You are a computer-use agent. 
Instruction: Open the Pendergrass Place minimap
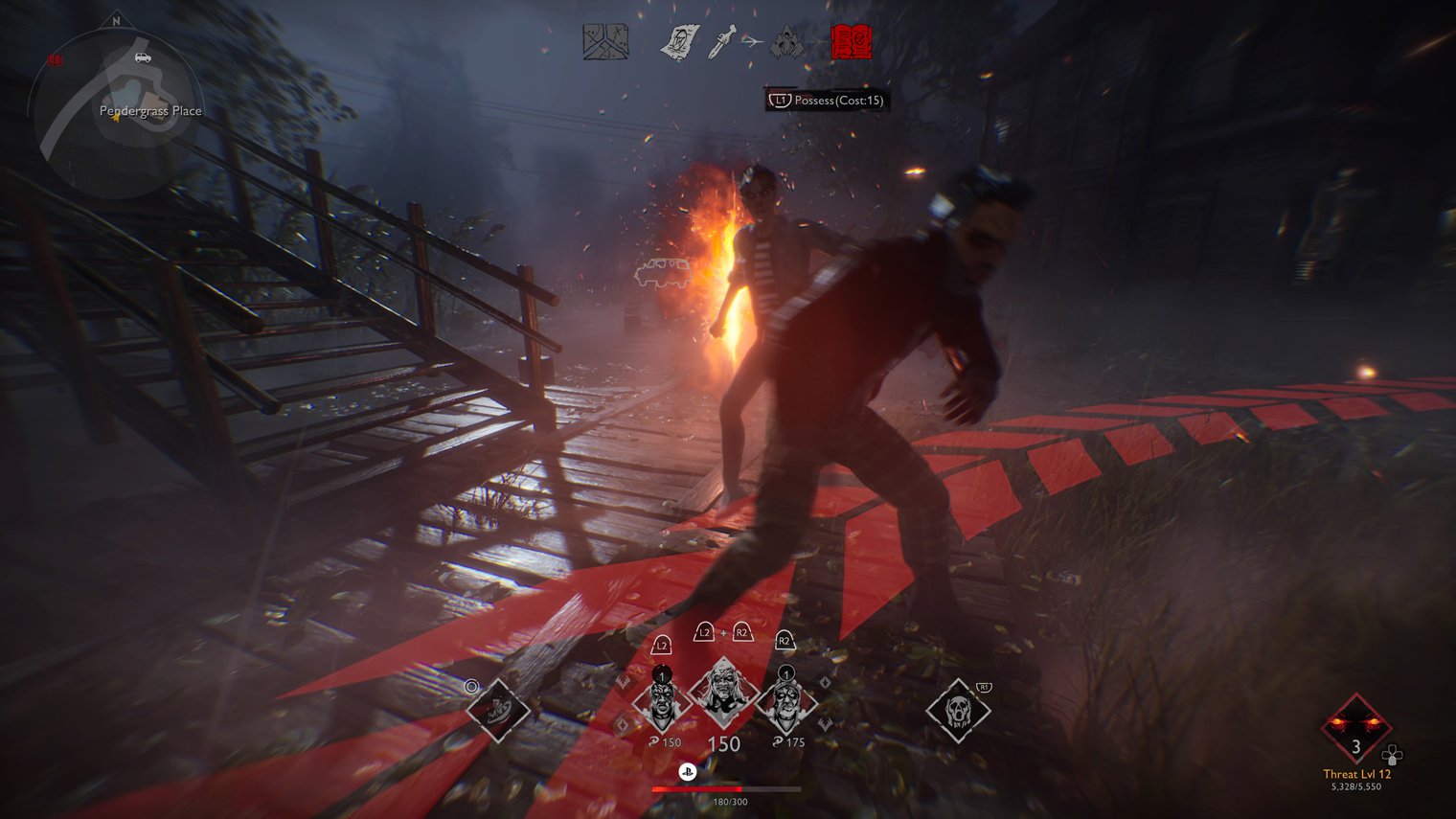tap(113, 110)
